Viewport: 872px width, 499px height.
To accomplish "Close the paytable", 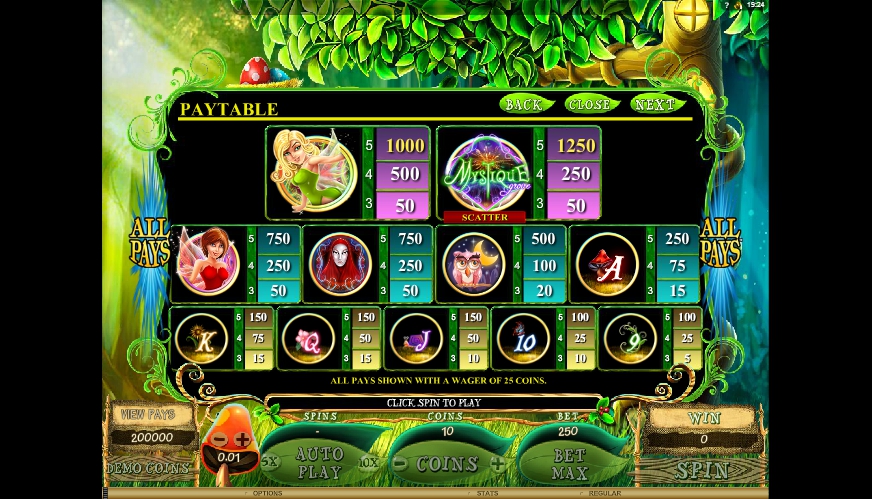I will pos(590,104).
